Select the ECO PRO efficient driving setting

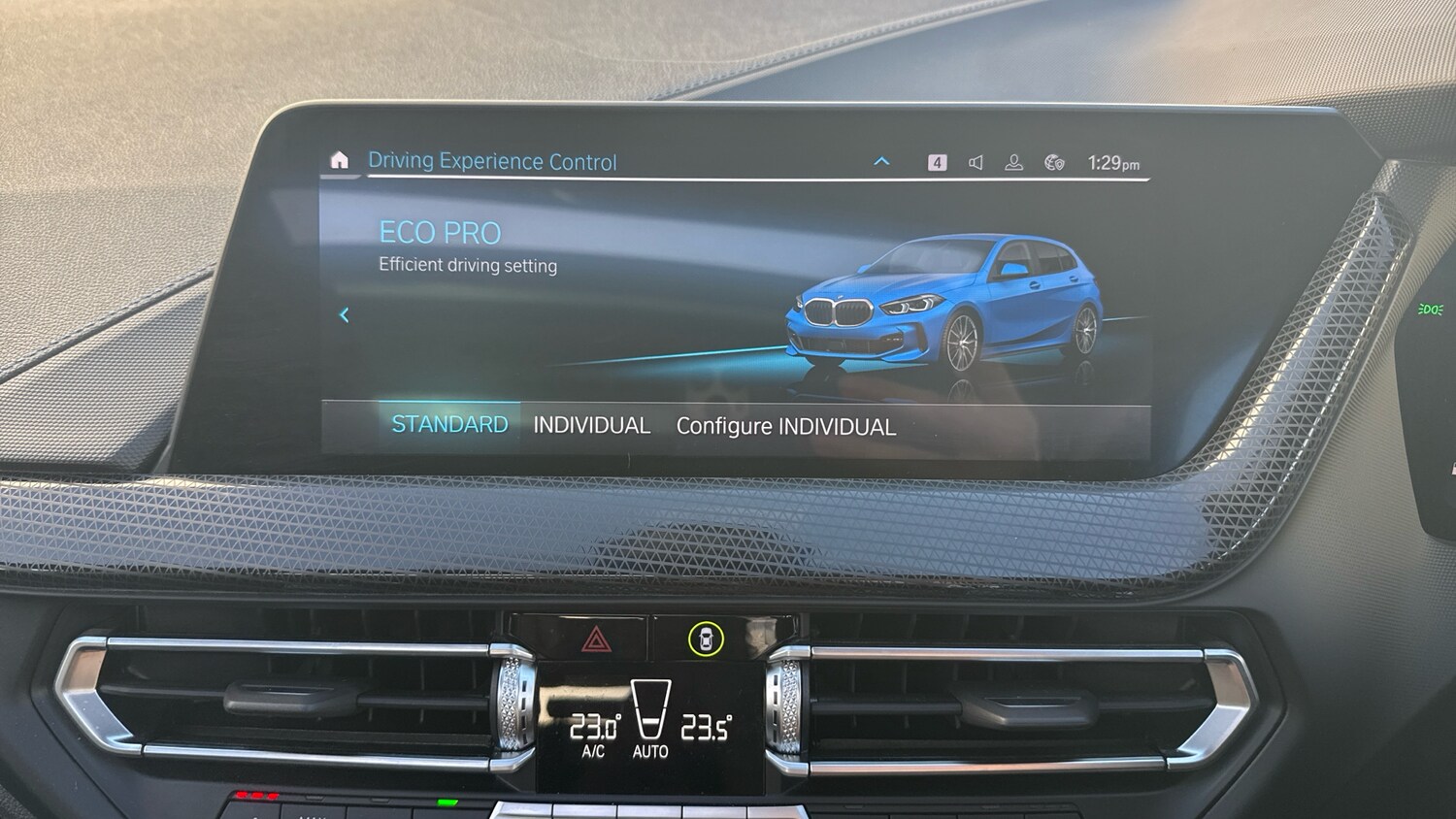[439, 233]
